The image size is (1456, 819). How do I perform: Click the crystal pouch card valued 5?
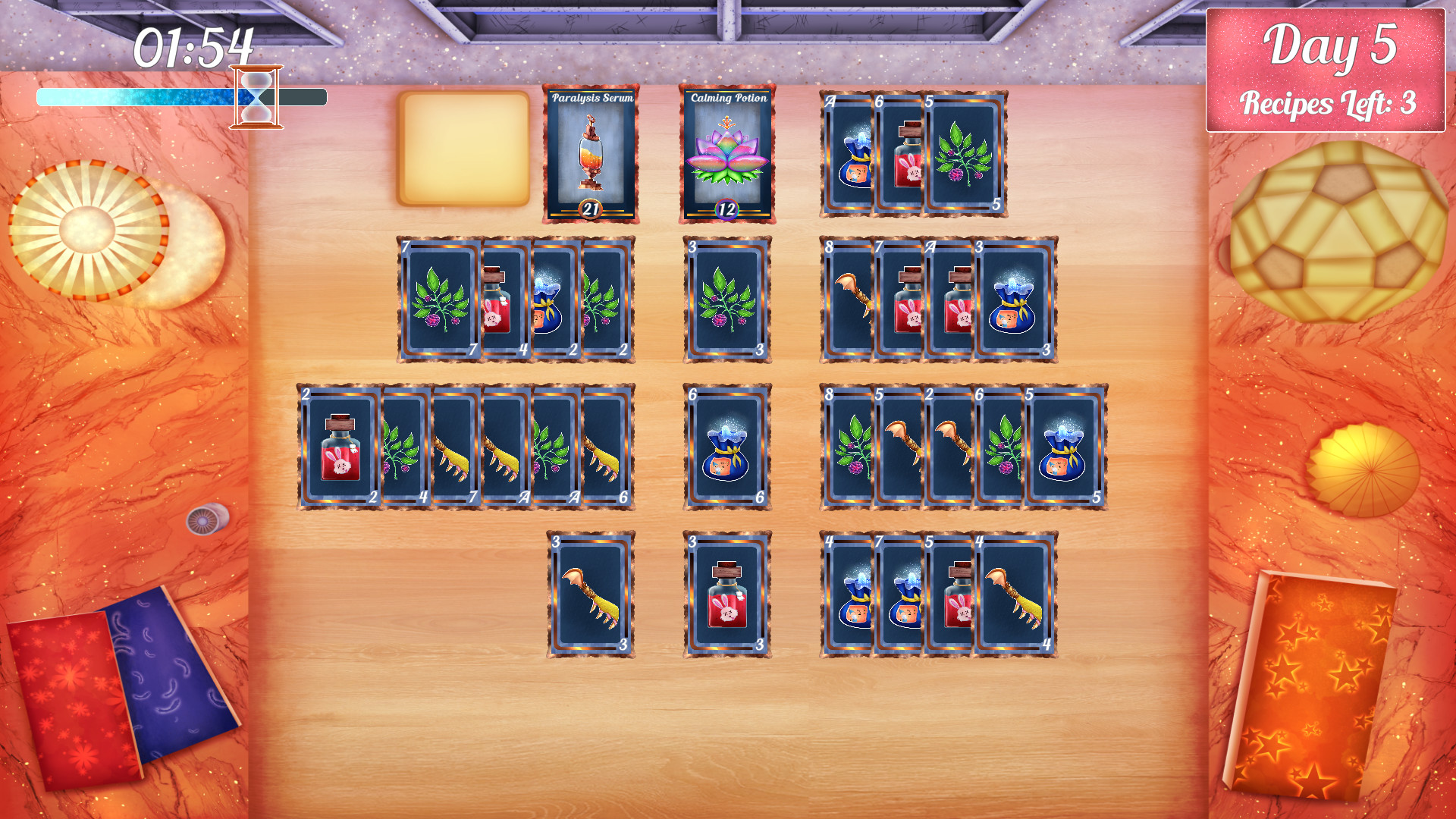coord(1062,447)
